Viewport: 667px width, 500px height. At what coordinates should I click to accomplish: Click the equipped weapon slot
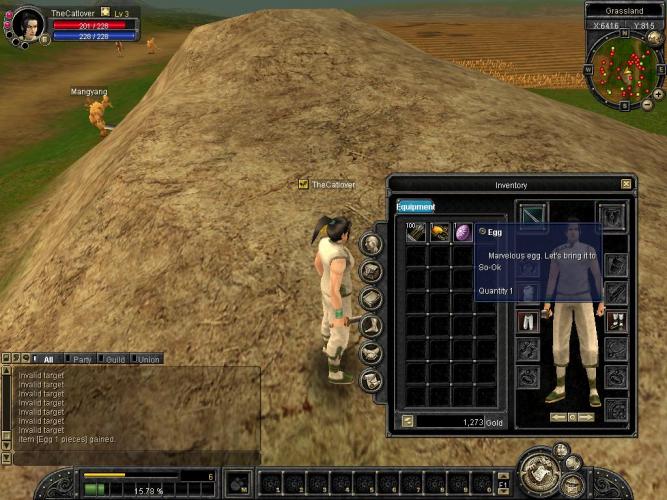pyautogui.click(x=534, y=215)
